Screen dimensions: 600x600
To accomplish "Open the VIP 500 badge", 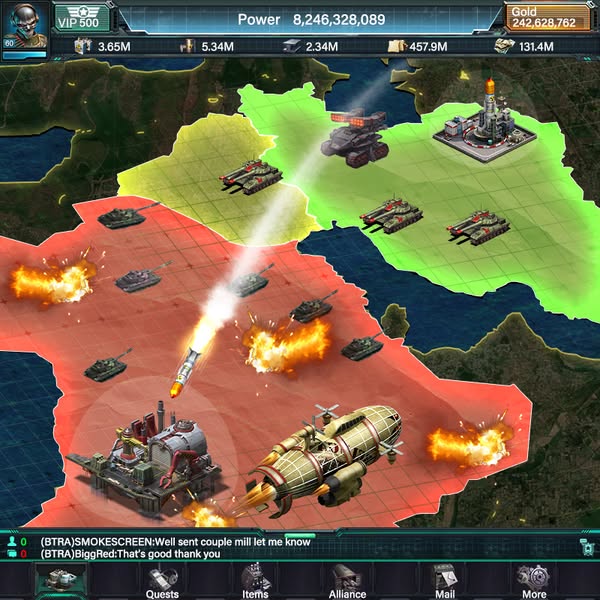I will tap(78, 20).
